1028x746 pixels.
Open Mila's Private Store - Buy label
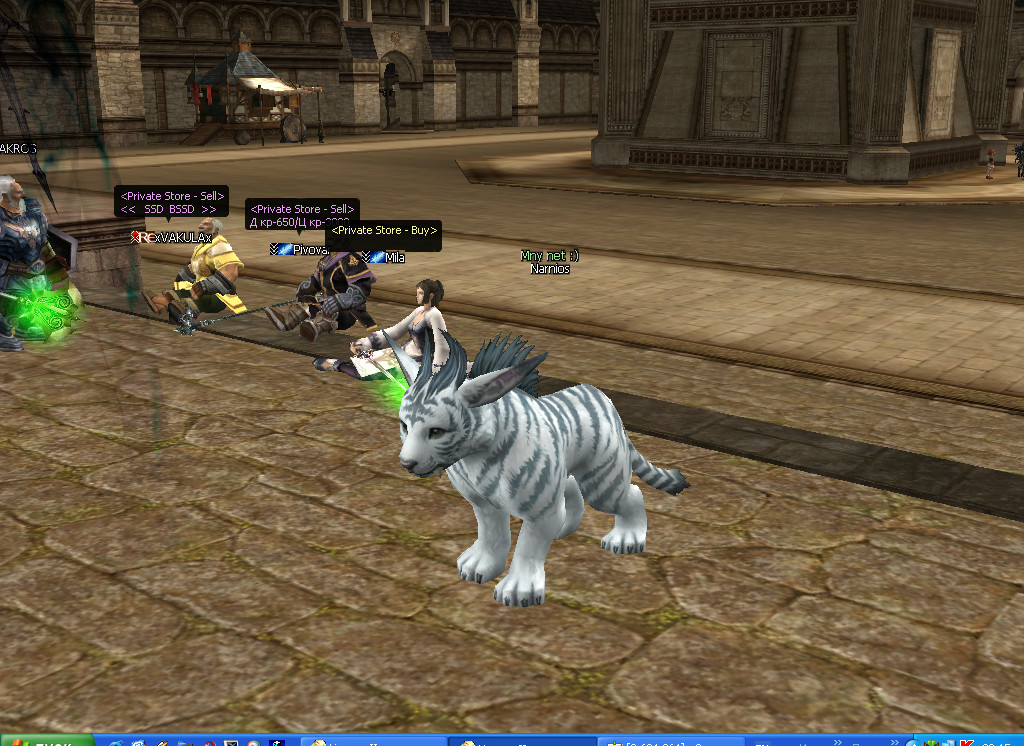click(x=384, y=231)
